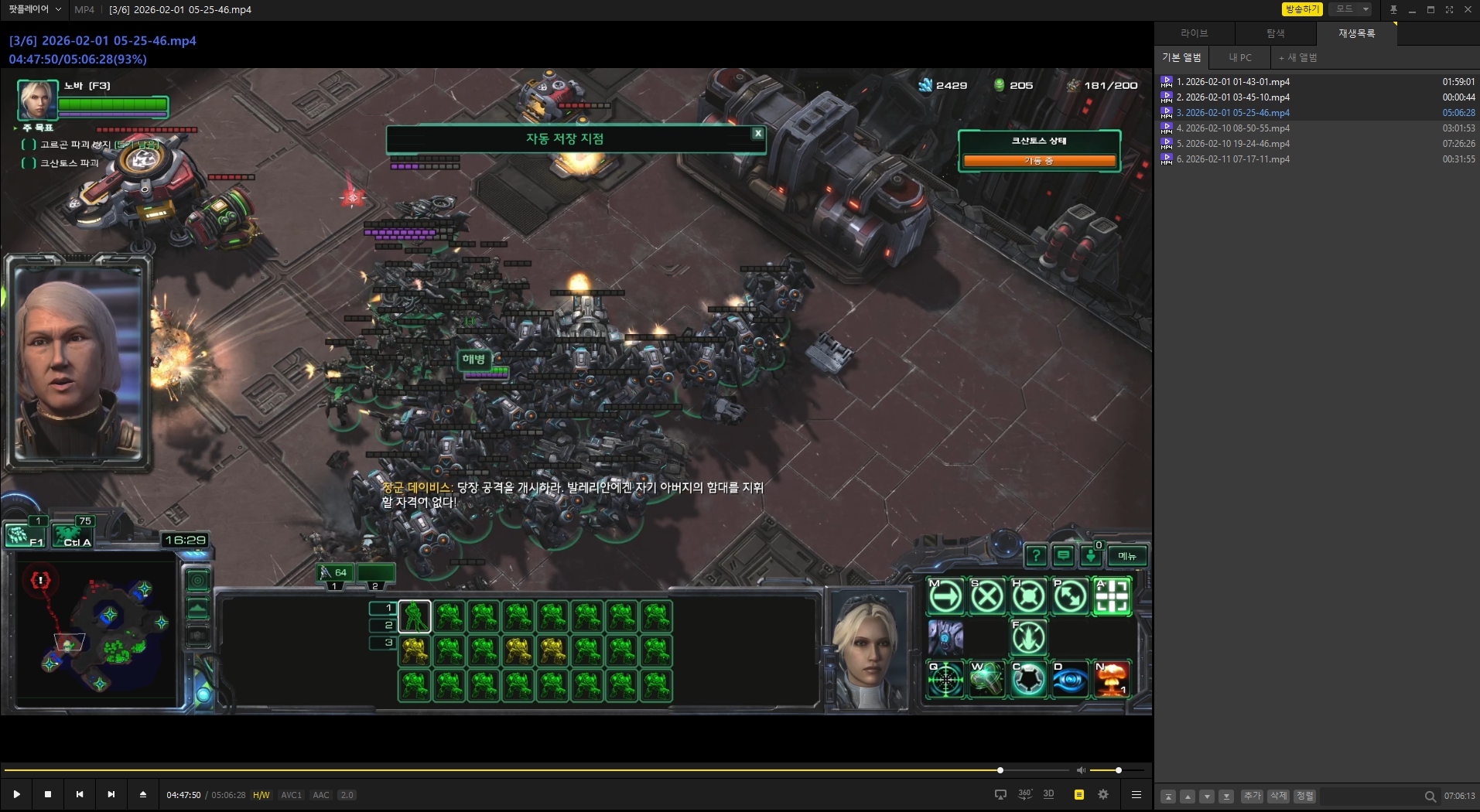Open the help question mark button

[x=1035, y=556]
